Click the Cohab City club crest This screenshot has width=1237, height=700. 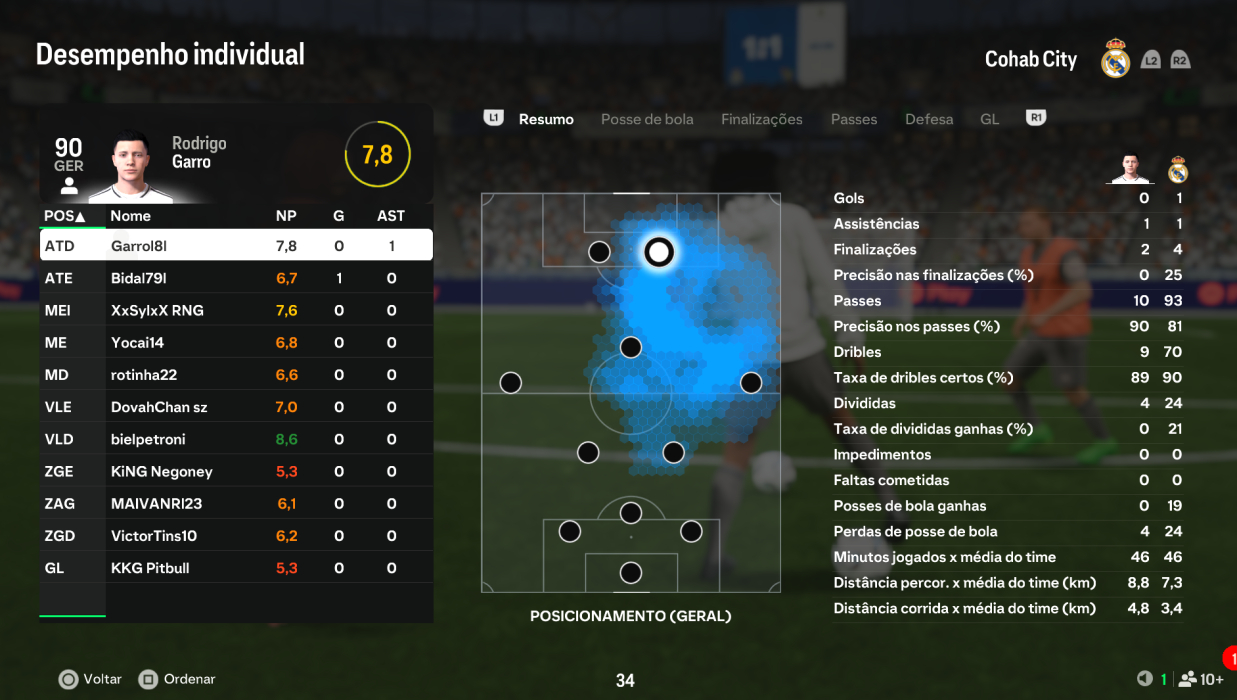pyautogui.click(x=1115, y=59)
